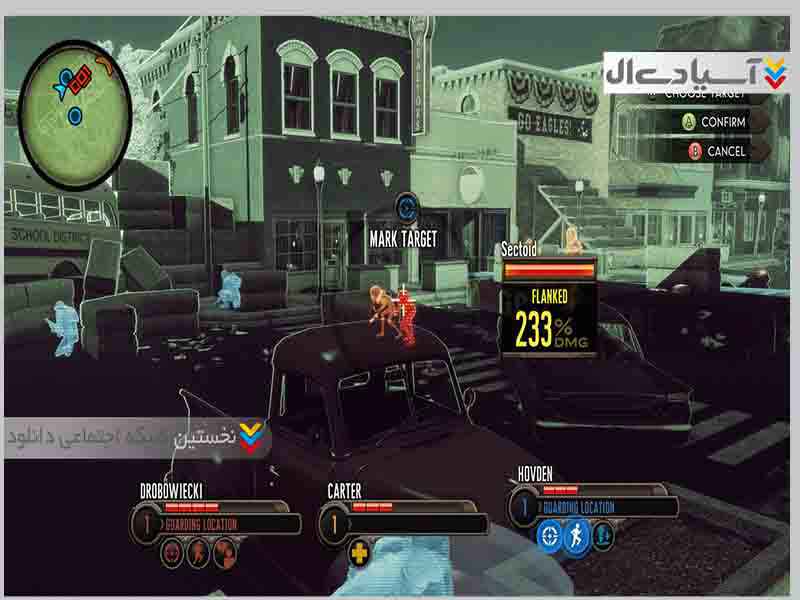Use Carter's yellow cross heal ability
800x600 pixels.
coord(359,552)
